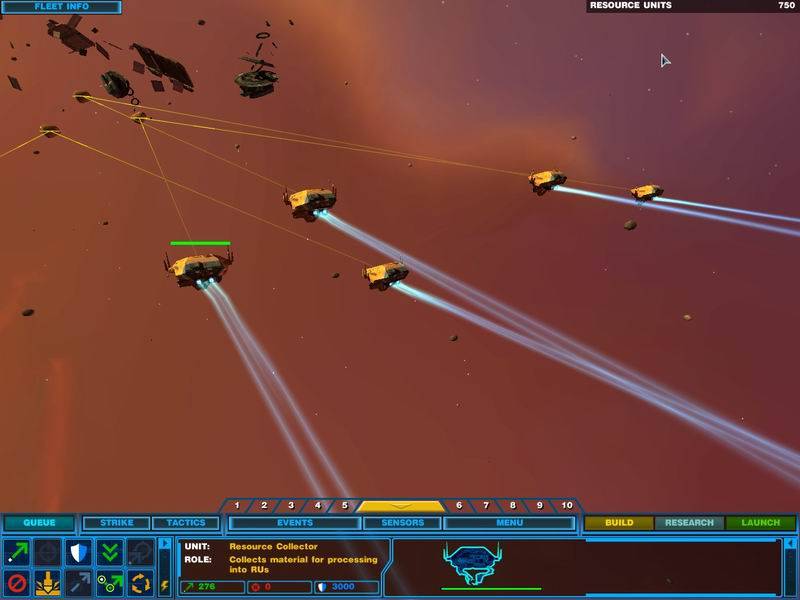Click the green double-chevron dock command
The image size is (800, 600).
tap(110, 552)
